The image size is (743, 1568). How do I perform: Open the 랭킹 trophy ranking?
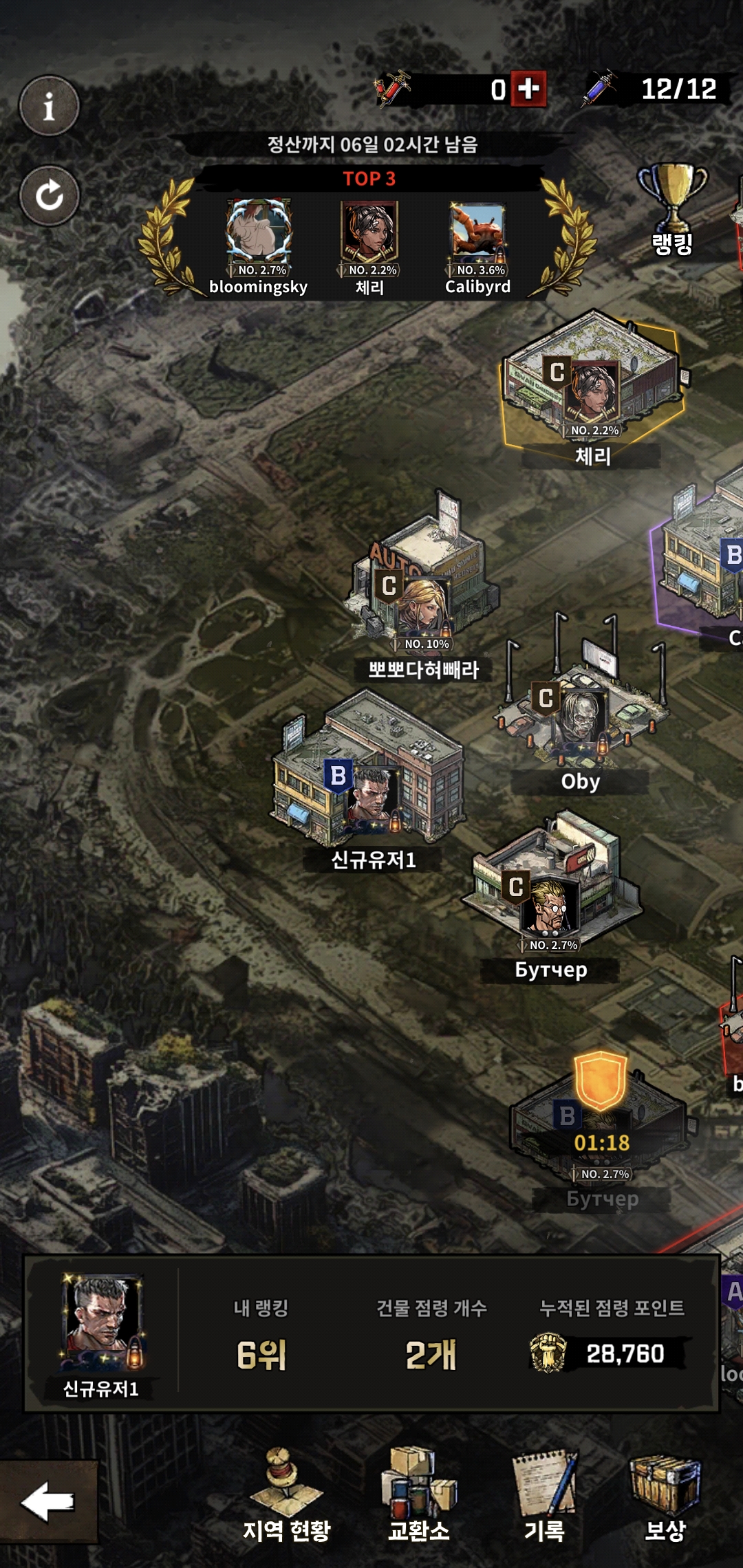click(x=672, y=210)
